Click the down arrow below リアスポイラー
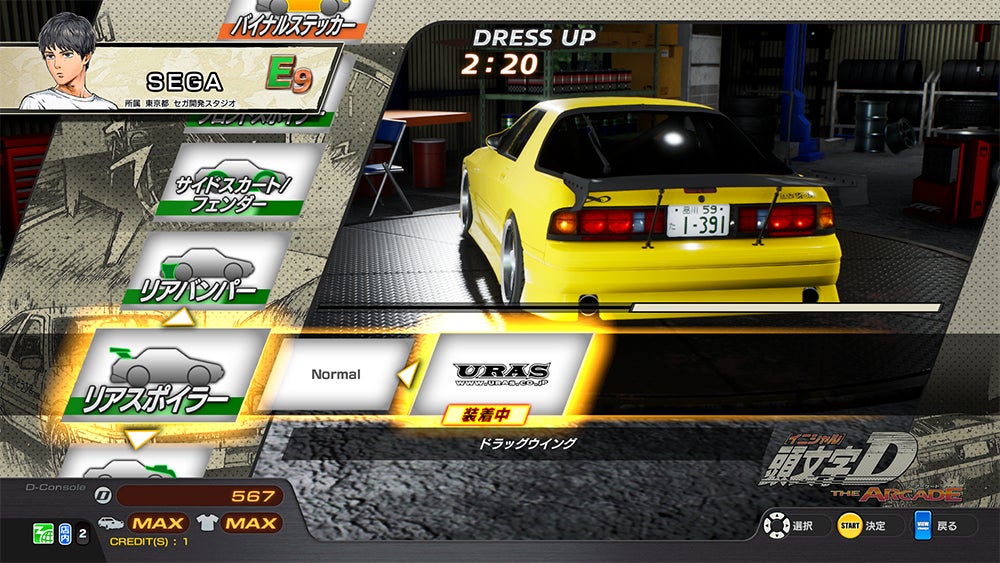Viewport: 1000px width, 563px height. [x=140, y=438]
